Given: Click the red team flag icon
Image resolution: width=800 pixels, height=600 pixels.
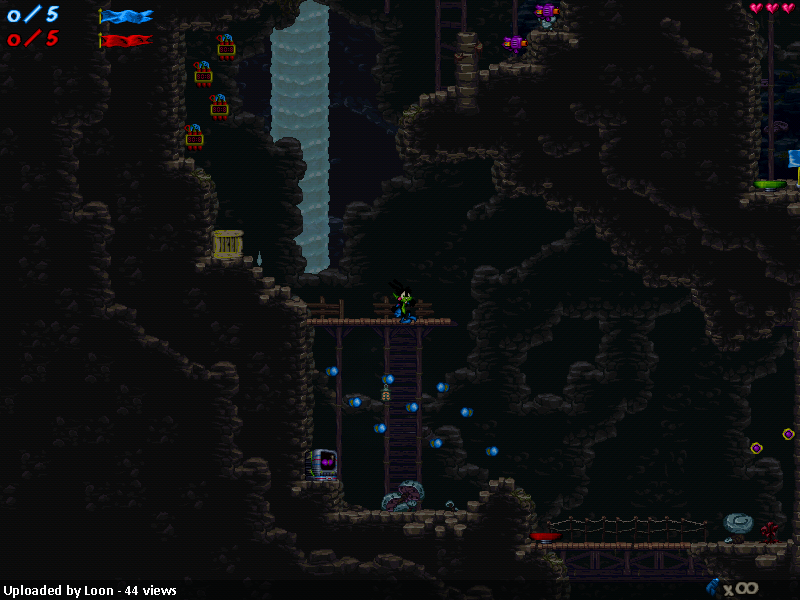Looking at the screenshot, I should [127, 41].
